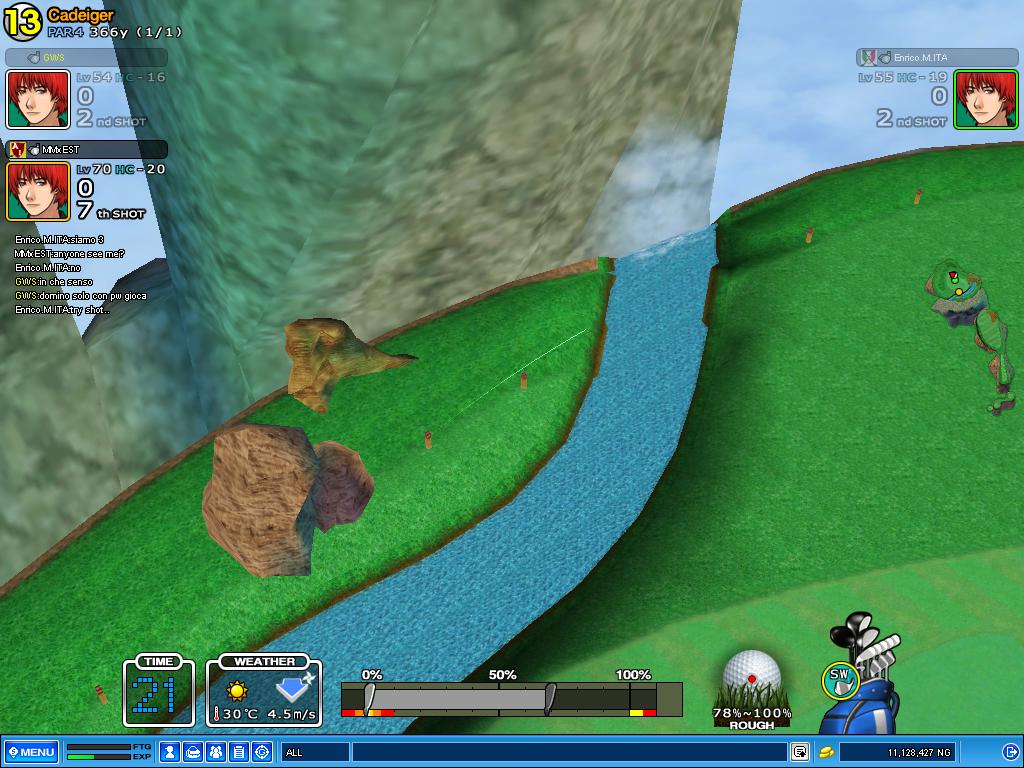The height and width of the screenshot is (768, 1024).
Task: Select the ALL chat channel selector
Action: point(315,752)
